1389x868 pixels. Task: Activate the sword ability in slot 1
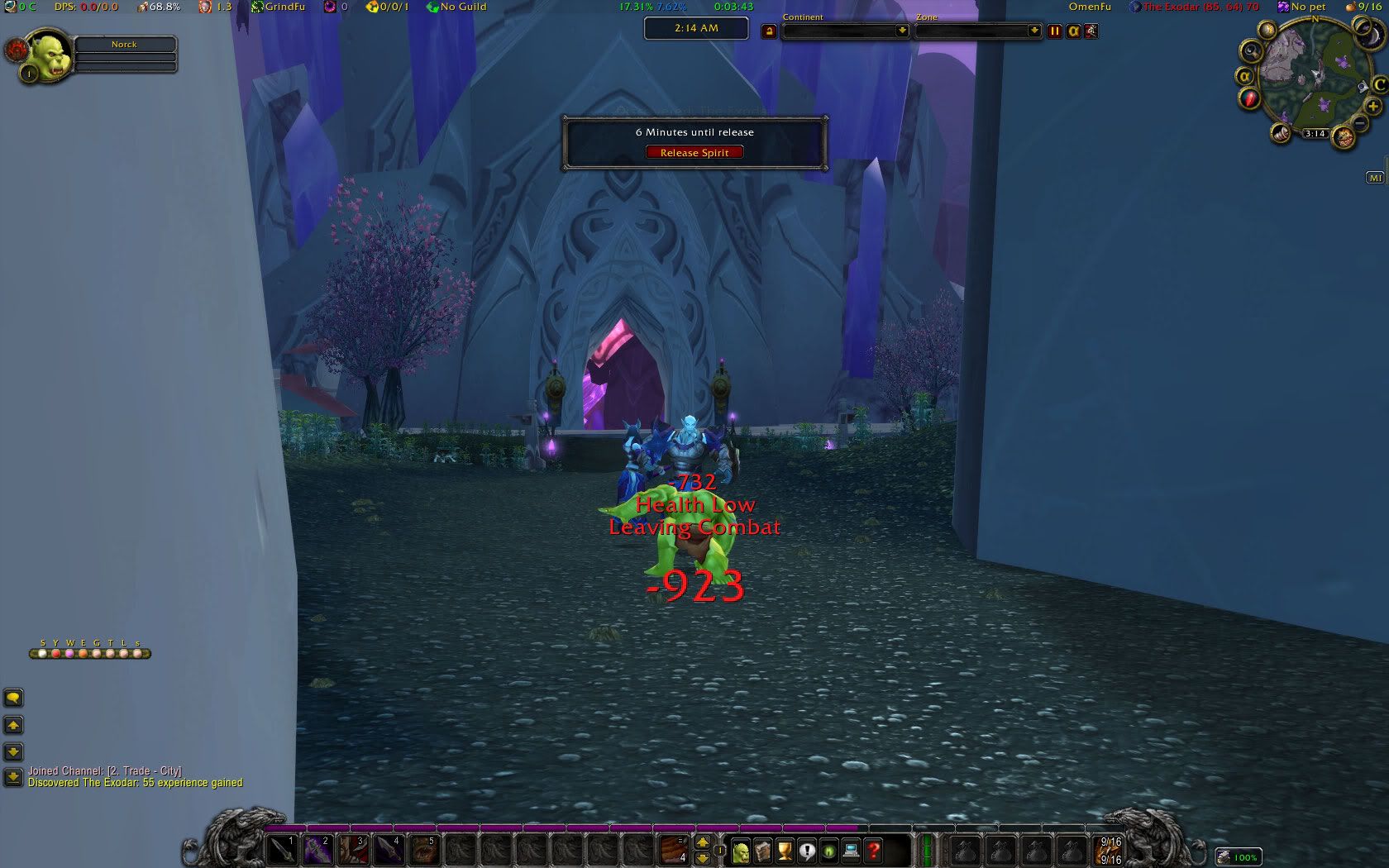[x=283, y=849]
